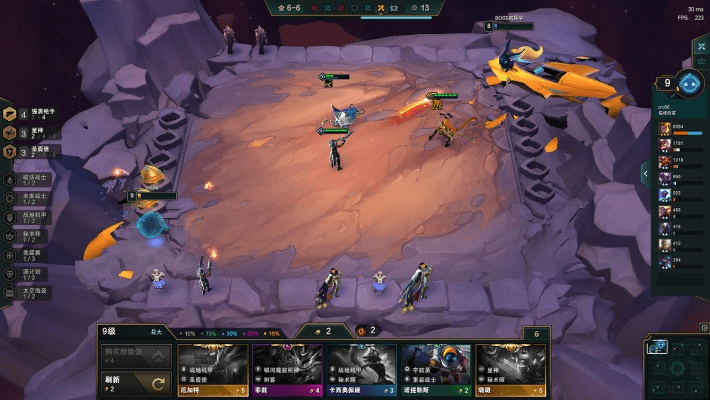Image resolution: width=710 pixels, height=400 pixels.
Task: Purchase the 泰森 champion card
Action: pyautogui.click(x=287, y=370)
